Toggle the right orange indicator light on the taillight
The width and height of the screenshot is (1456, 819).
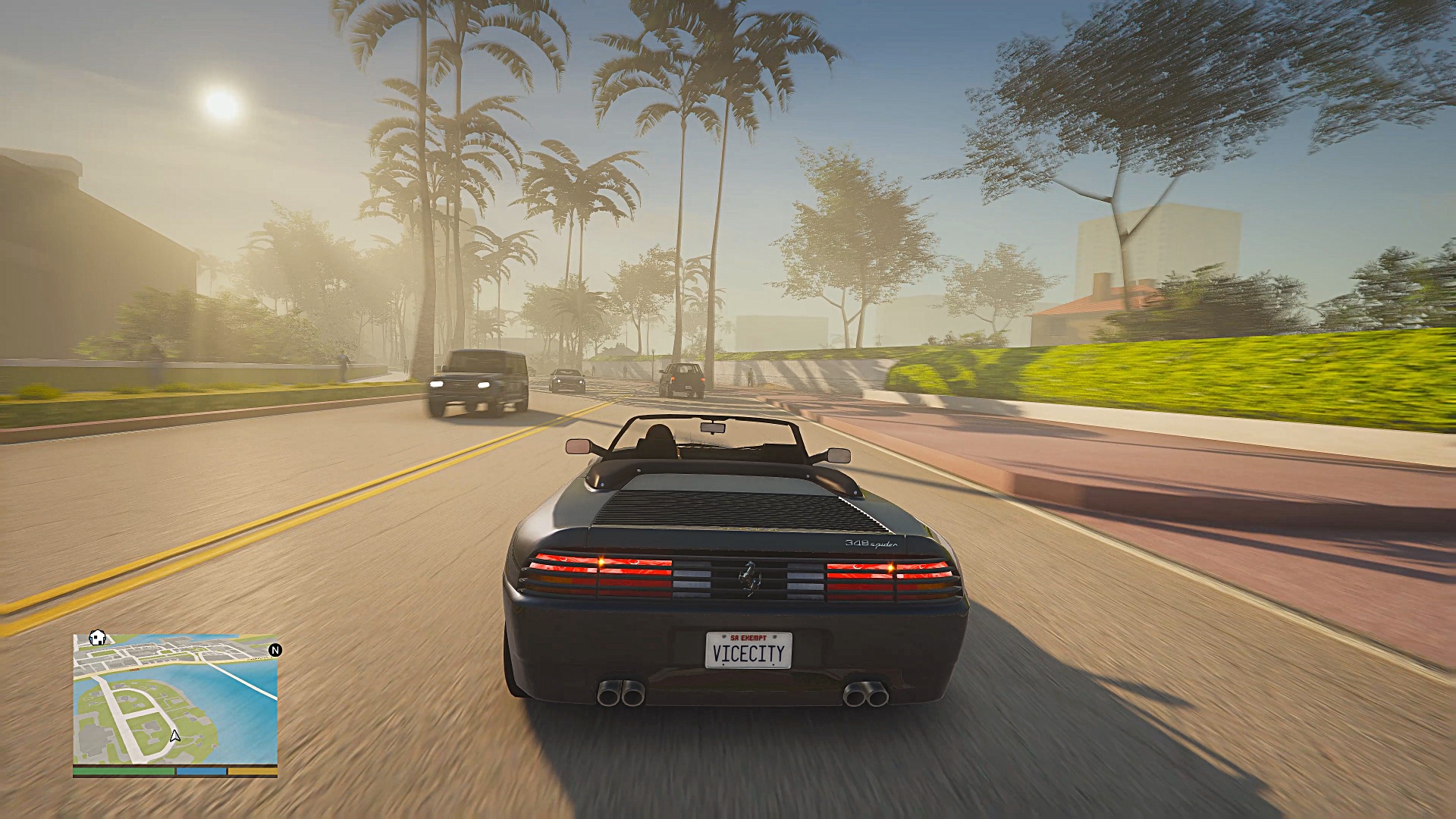tap(892, 566)
